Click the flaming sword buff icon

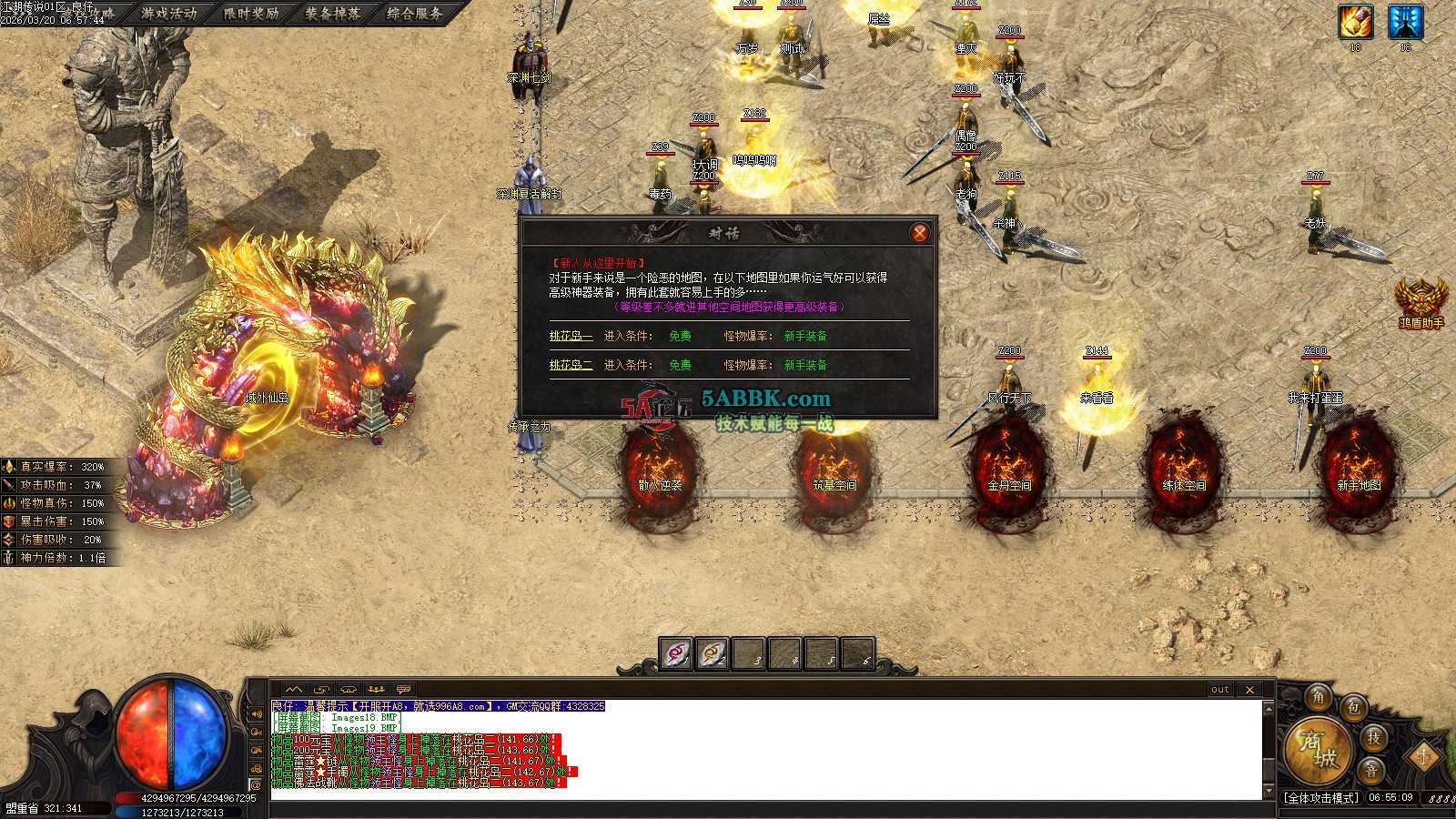click(1355, 22)
